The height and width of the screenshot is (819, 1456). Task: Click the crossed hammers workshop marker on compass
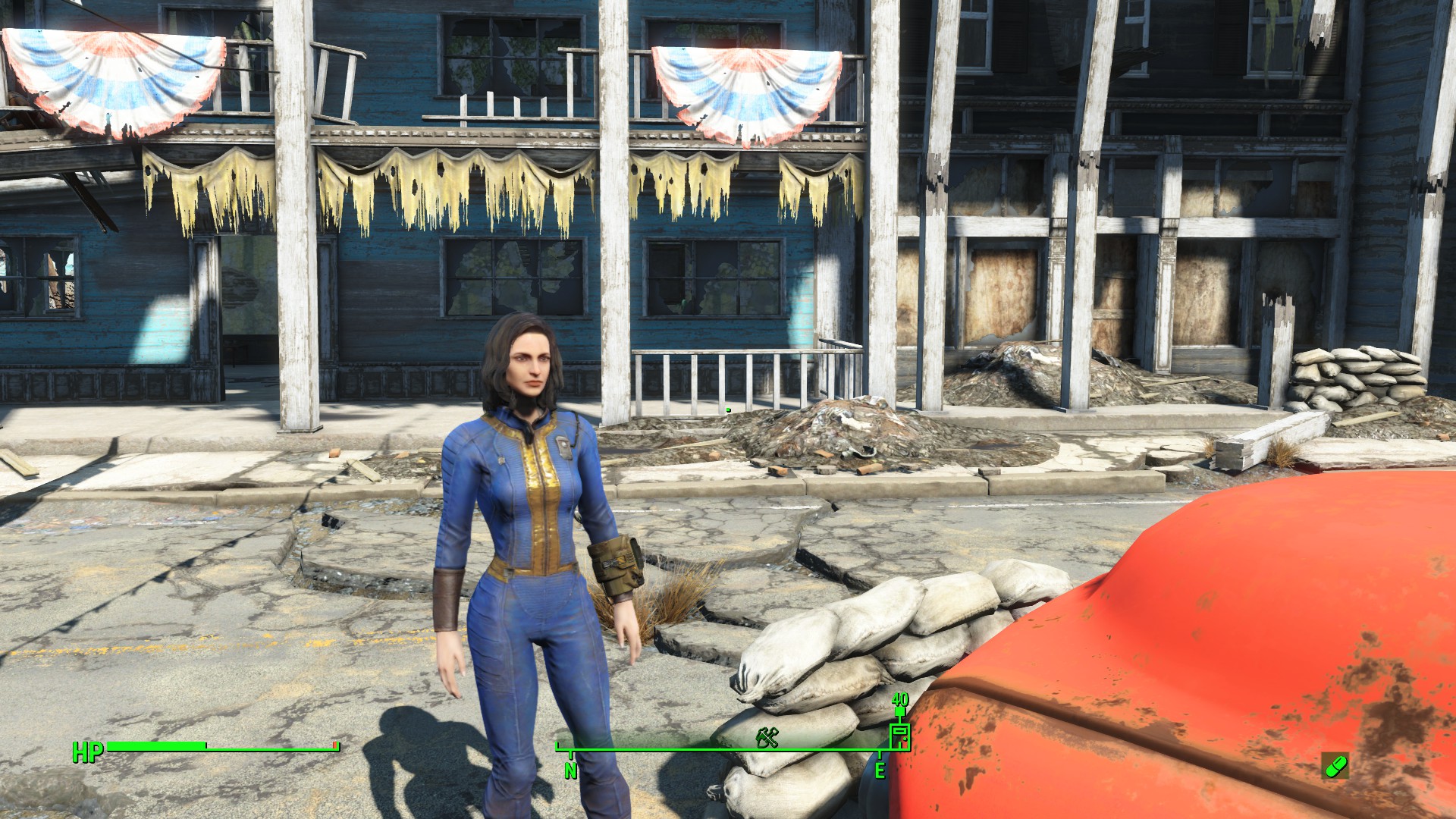767,736
